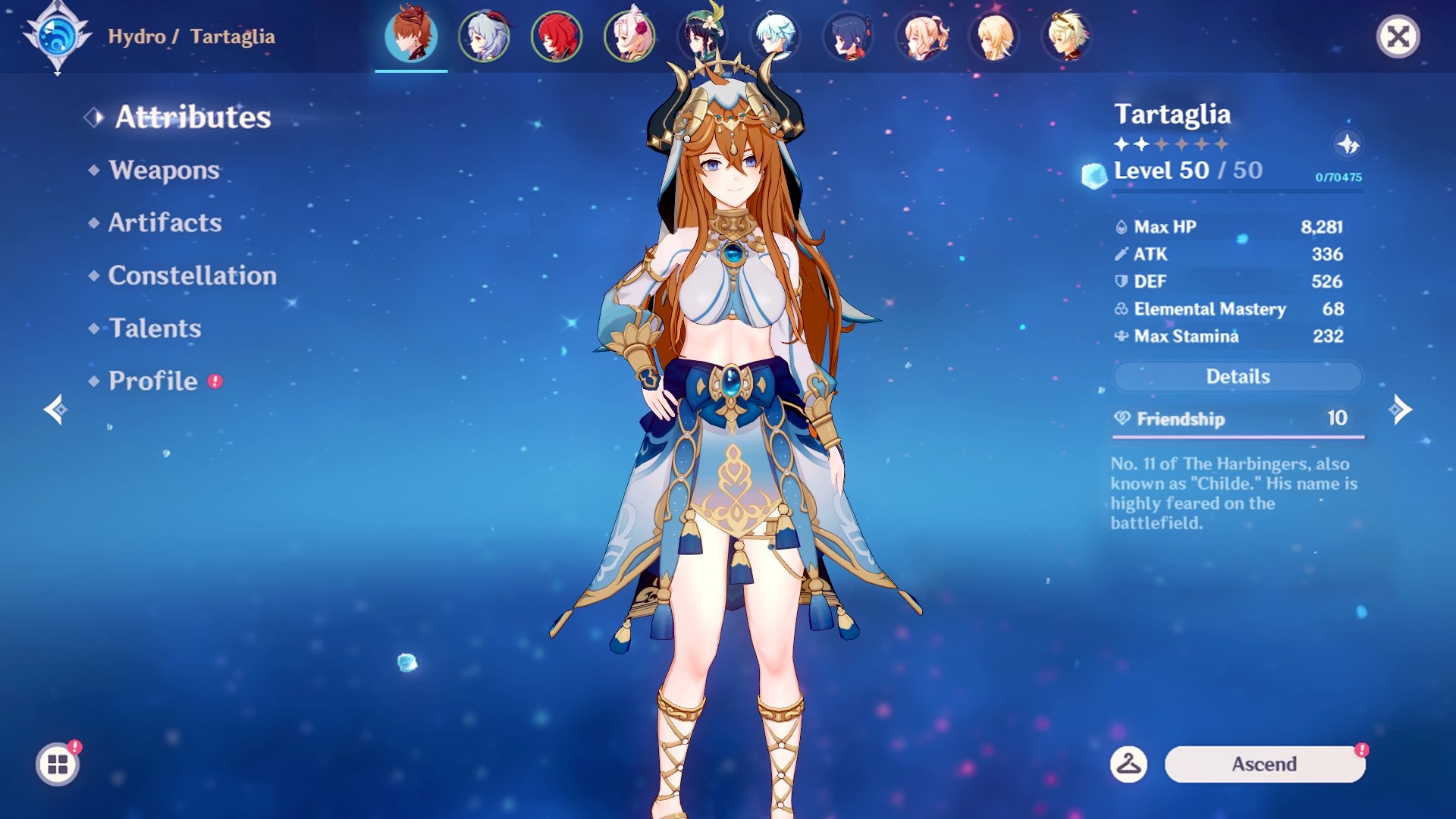Screen dimensions: 1456x819
Task: Select the Attributes menu entry
Action: click(x=193, y=117)
